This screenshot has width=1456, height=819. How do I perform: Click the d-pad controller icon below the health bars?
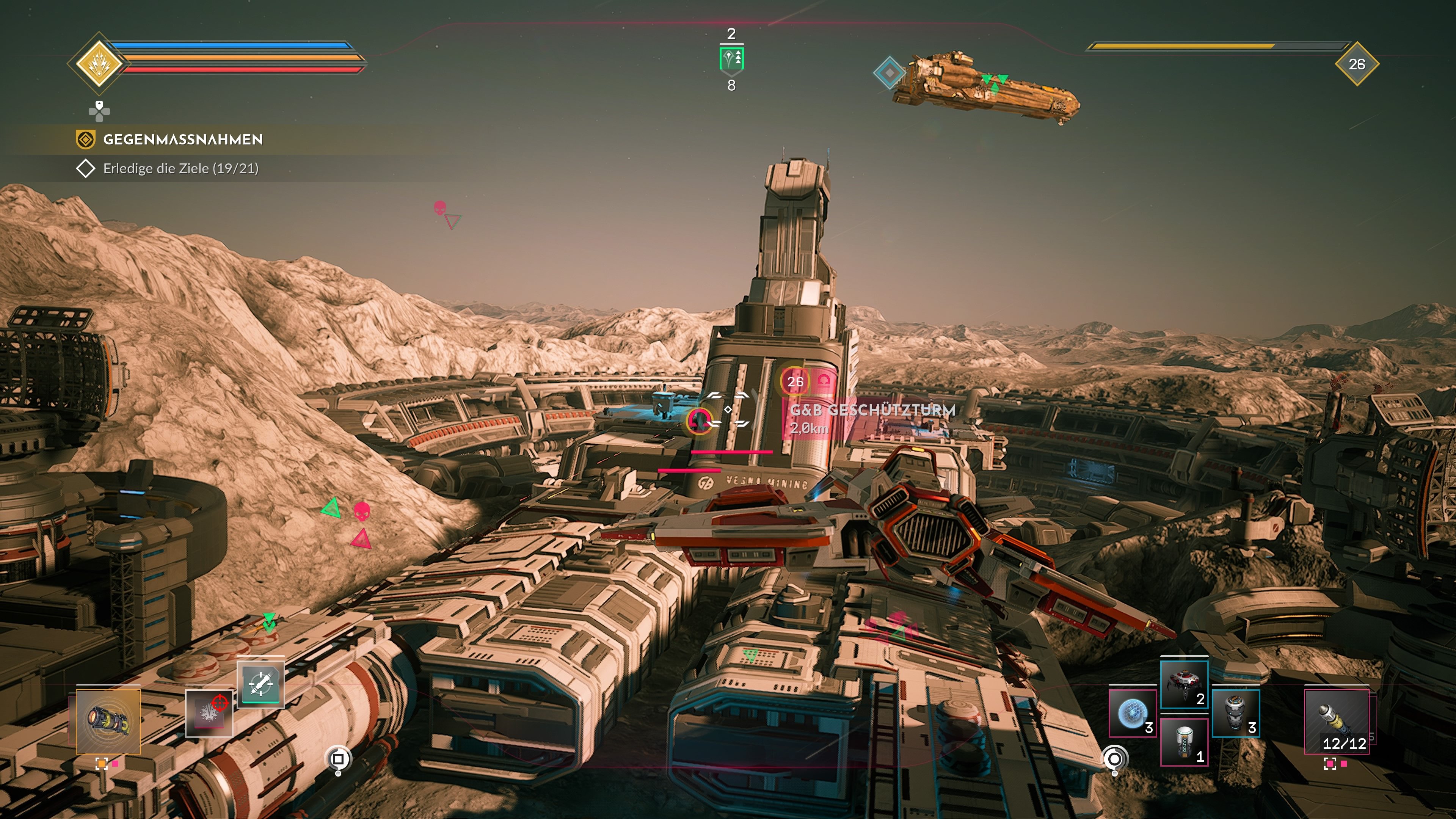coord(99,112)
